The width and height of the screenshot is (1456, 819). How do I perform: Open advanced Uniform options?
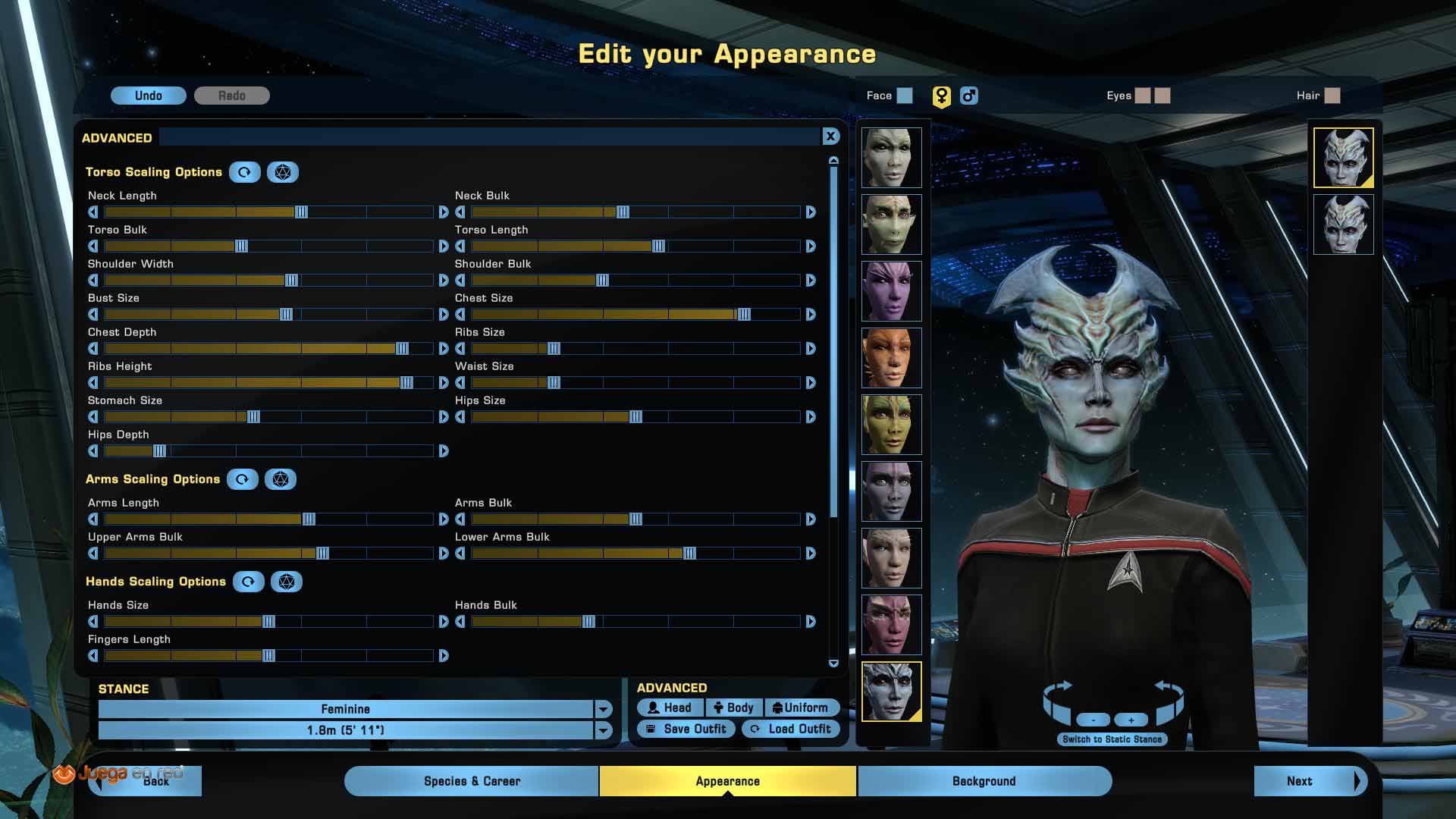801,708
